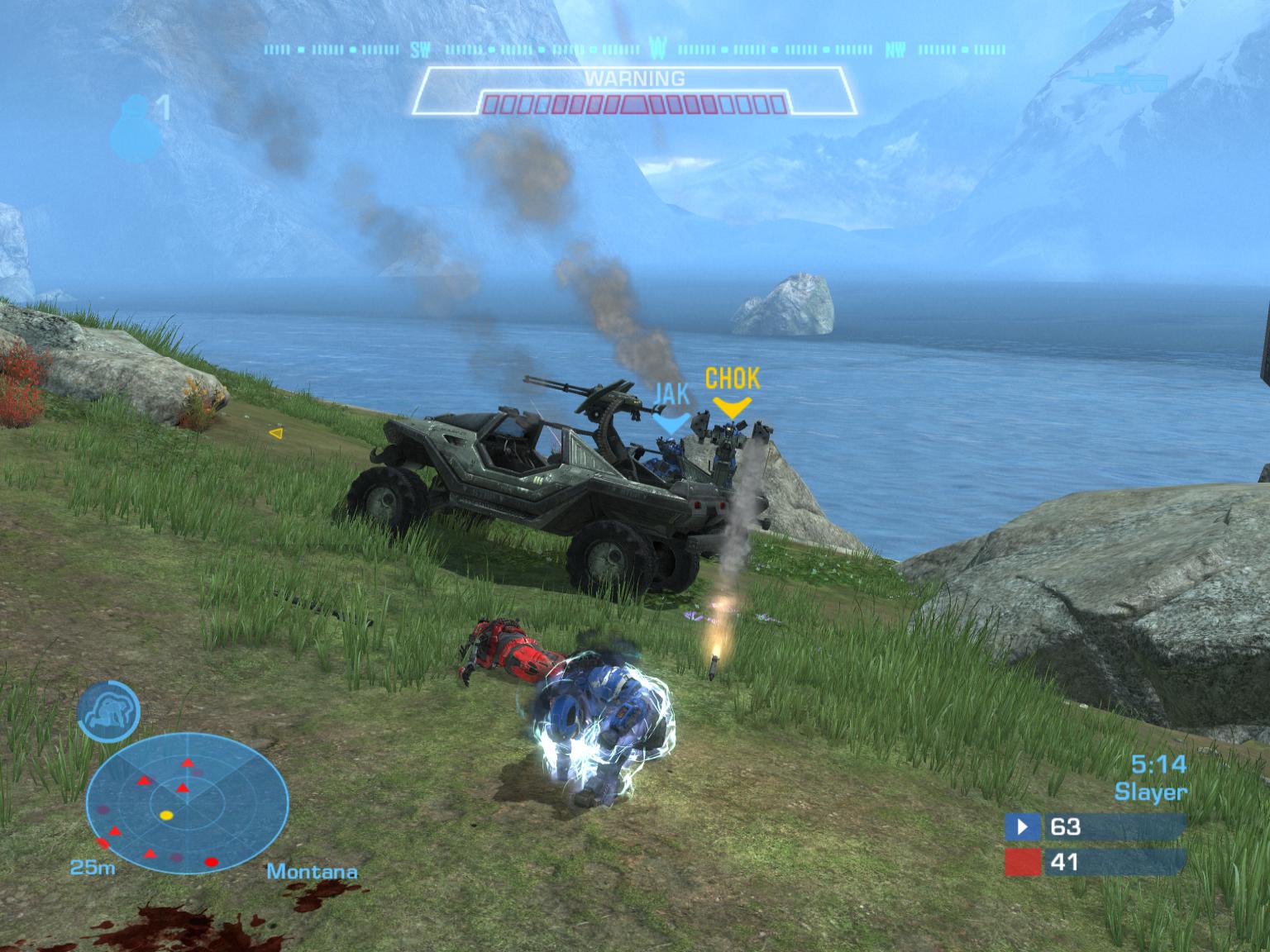Click the armor ability icon above radar

point(109,710)
